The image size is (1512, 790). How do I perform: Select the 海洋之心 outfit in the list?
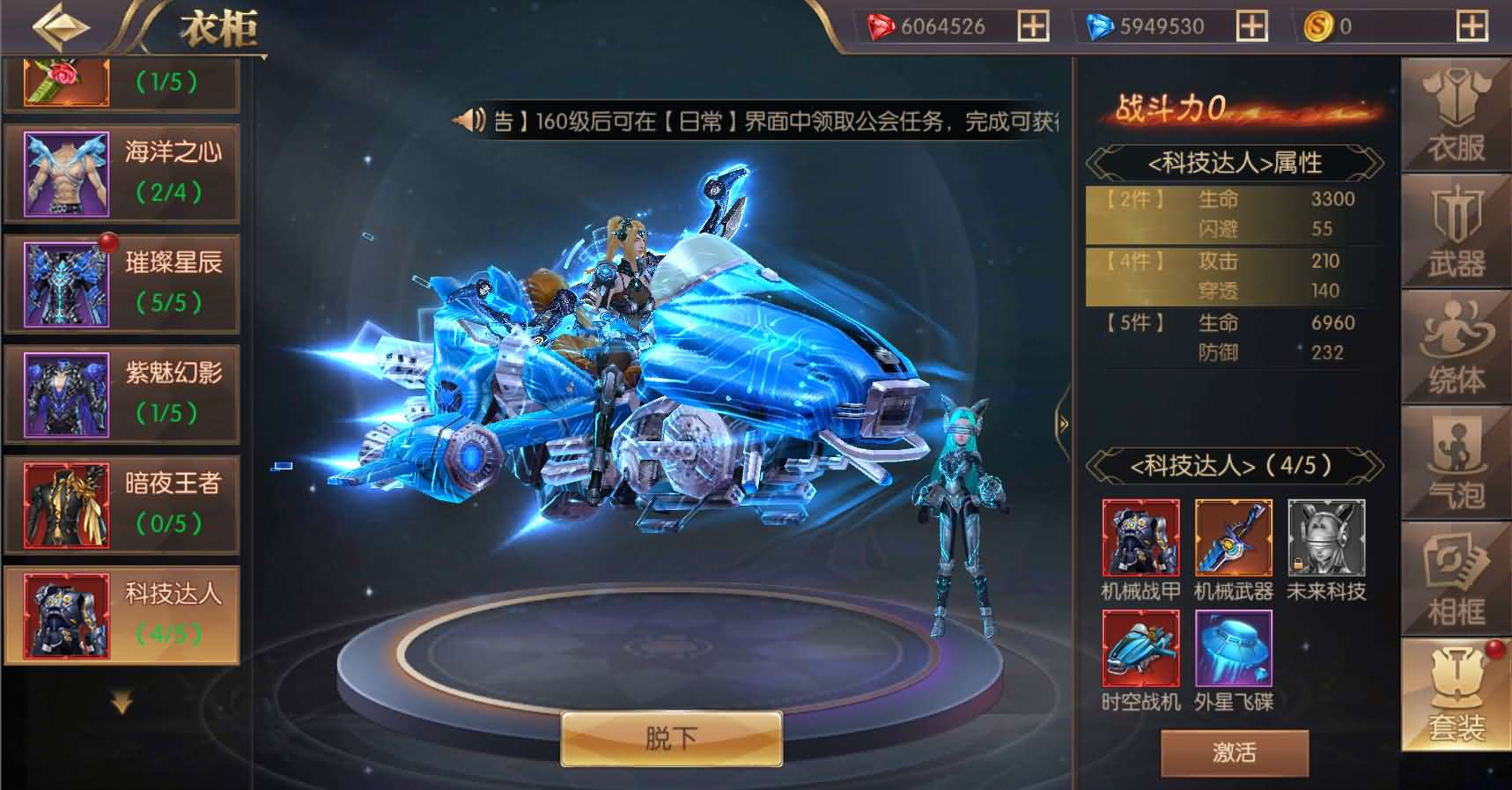(x=122, y=172)
